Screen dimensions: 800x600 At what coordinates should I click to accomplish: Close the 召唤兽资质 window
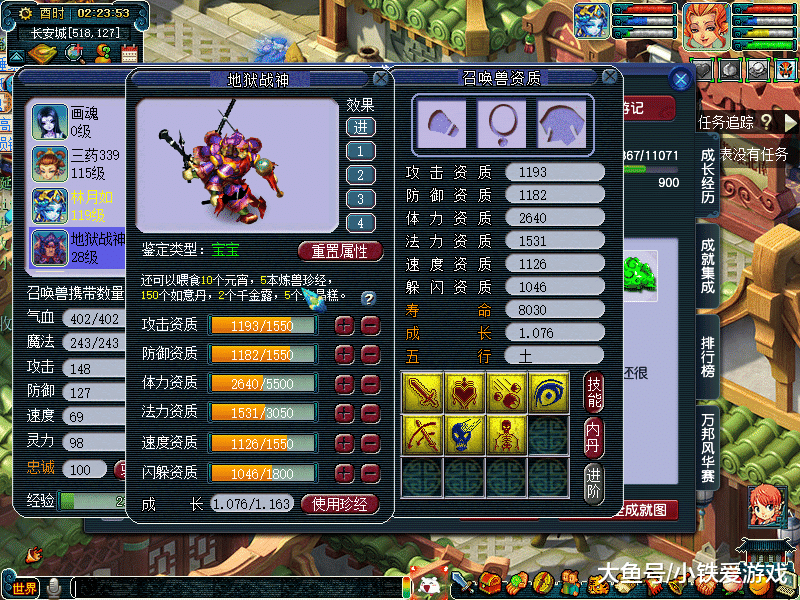tap(609, 77)
